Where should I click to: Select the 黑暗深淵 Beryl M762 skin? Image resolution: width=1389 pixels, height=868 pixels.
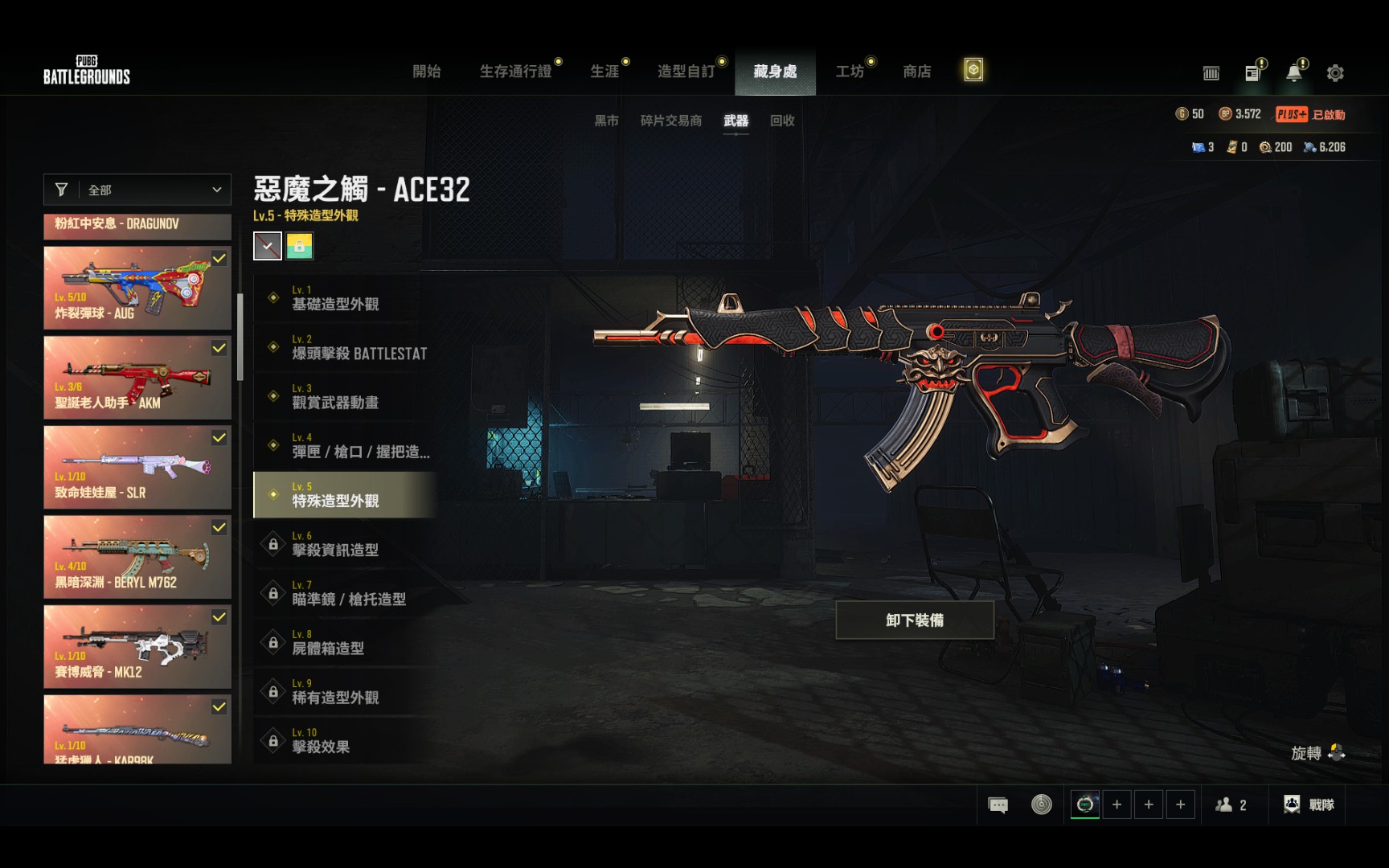click(x=137, y=557)
